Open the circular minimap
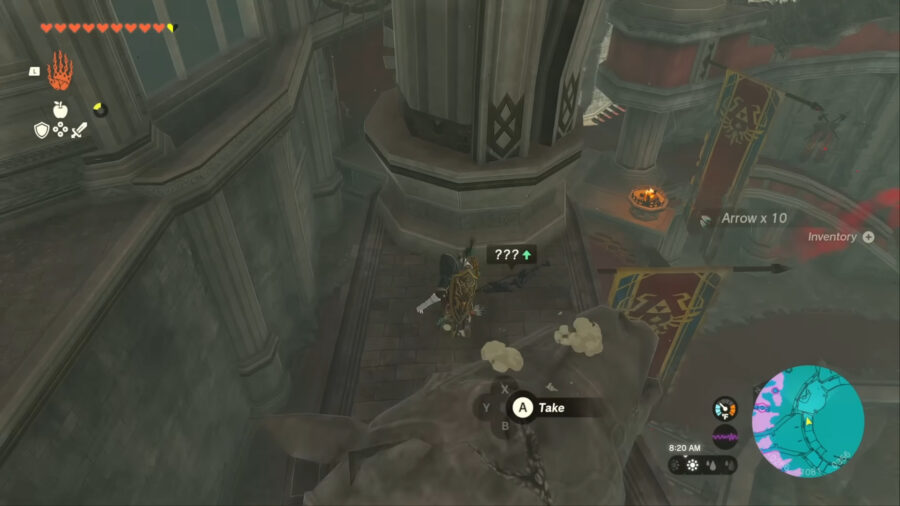Screen dimensions: 900x506 [808, 420]
